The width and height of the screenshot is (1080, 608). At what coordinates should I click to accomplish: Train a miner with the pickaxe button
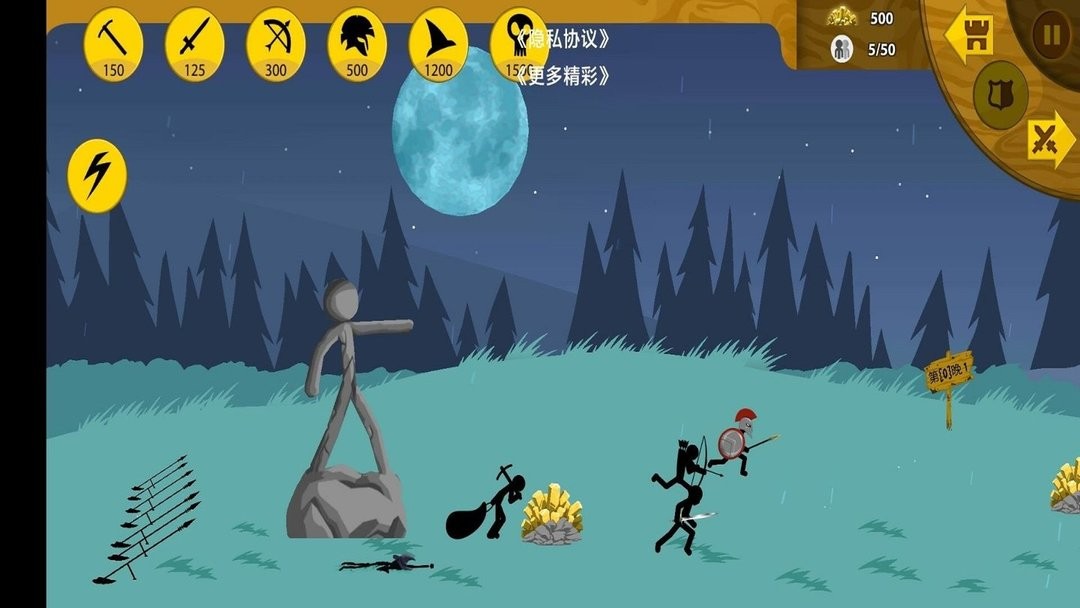(113, 44)
